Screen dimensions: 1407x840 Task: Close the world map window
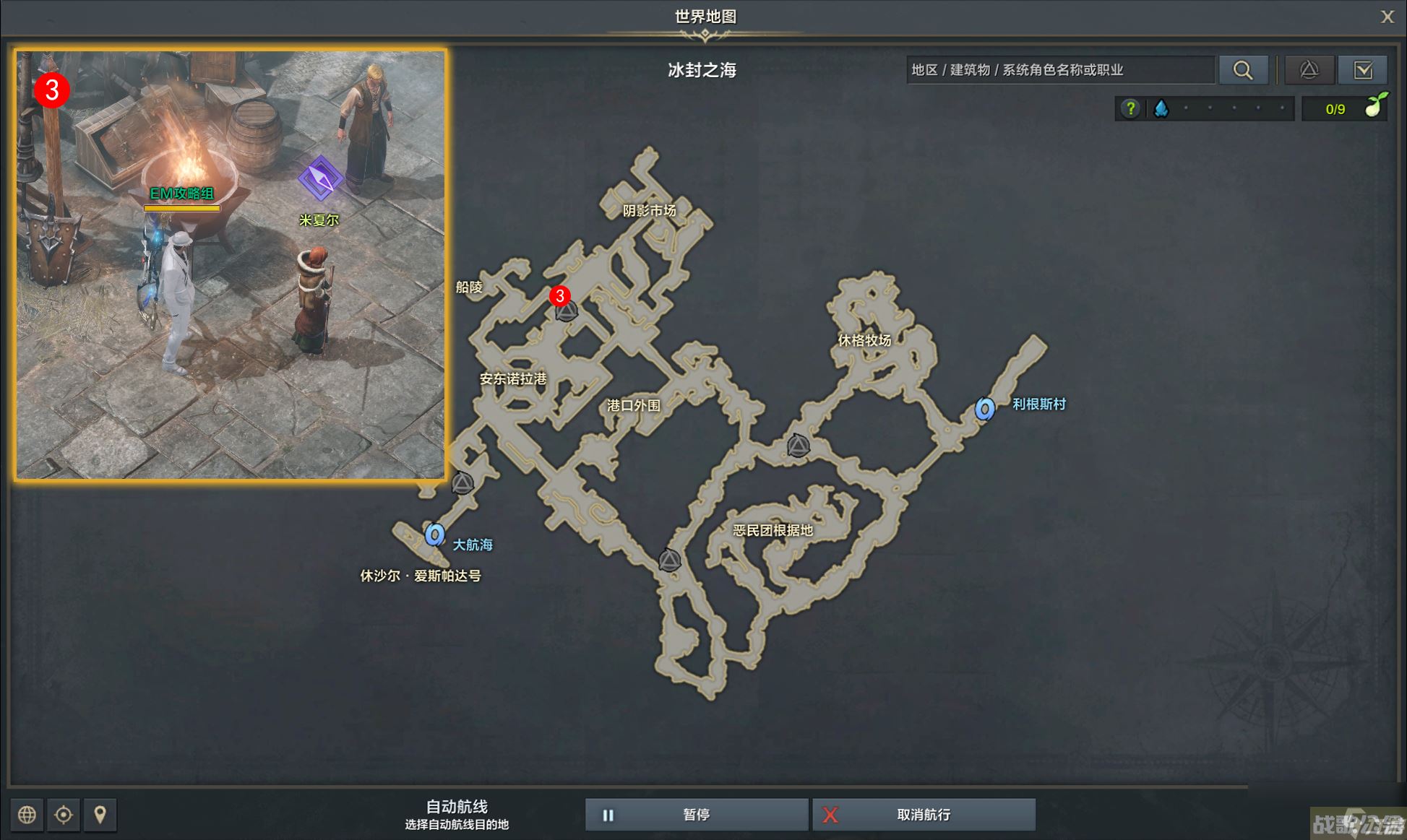1387,17
